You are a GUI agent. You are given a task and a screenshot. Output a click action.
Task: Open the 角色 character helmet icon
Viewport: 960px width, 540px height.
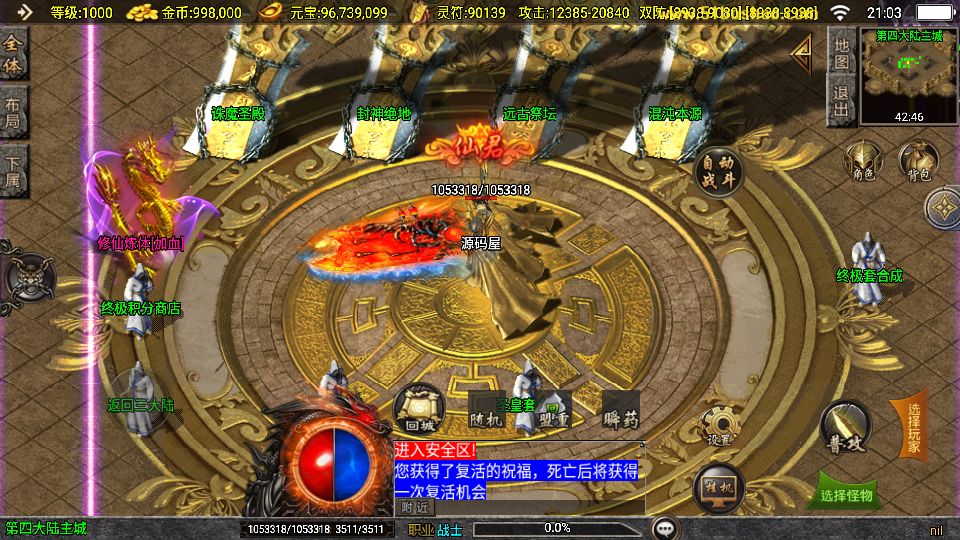863,162
